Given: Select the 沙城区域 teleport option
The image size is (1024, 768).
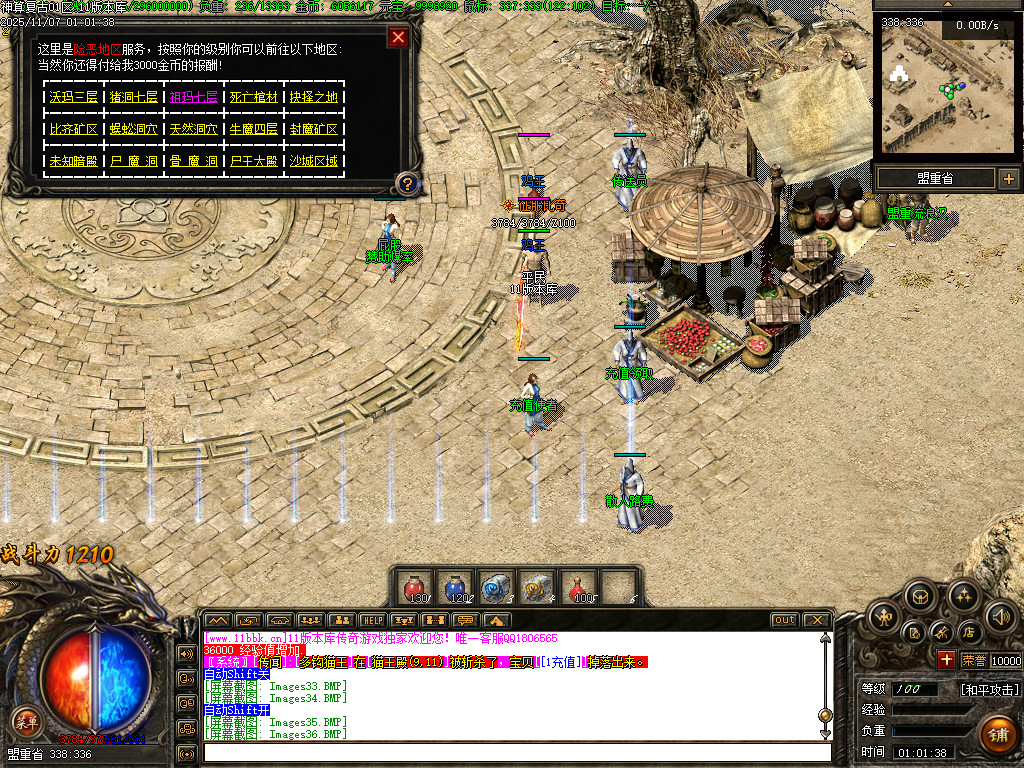Looking at the screenshot, I should [x=313, y=160].
